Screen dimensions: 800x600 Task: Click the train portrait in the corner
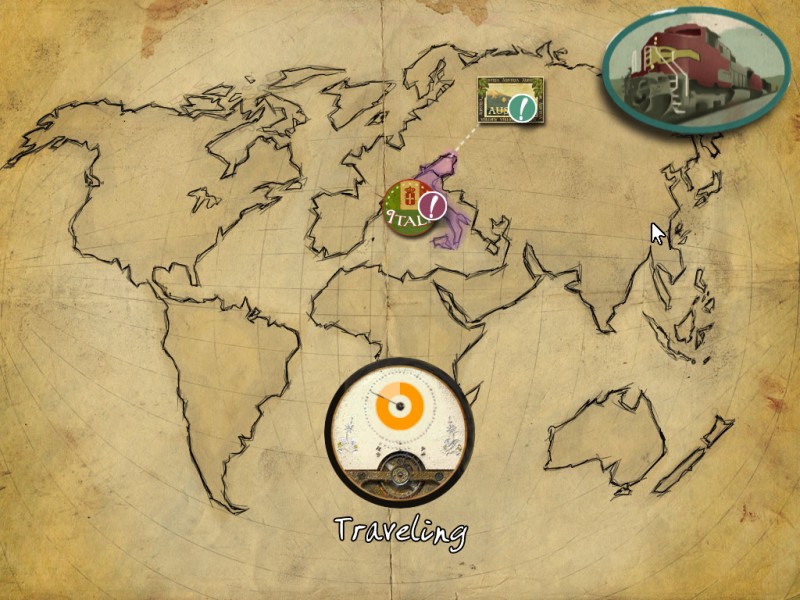point(695,70)
